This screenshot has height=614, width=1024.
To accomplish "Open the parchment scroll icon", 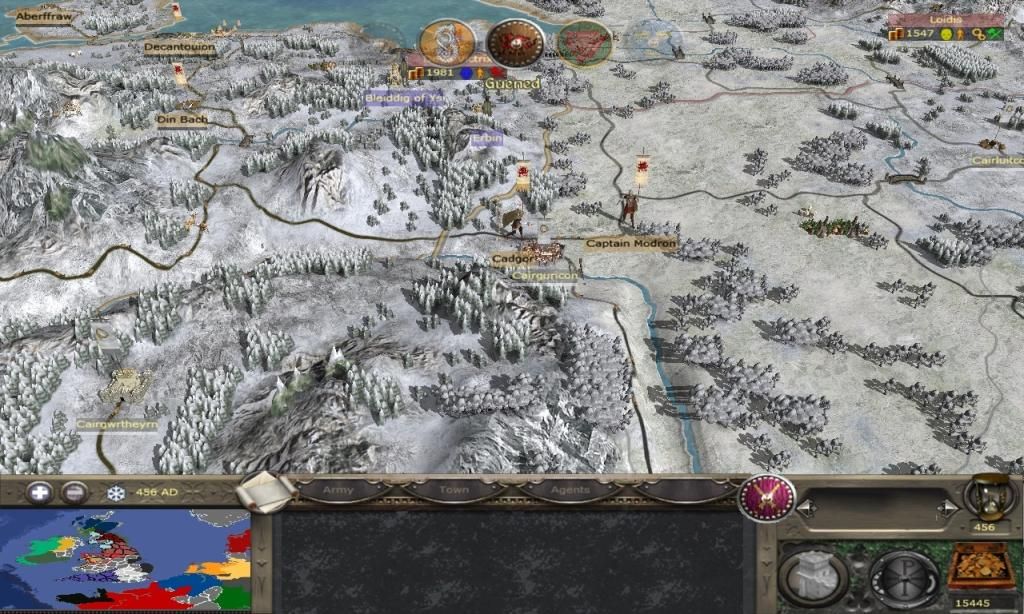I will [267, 492].
